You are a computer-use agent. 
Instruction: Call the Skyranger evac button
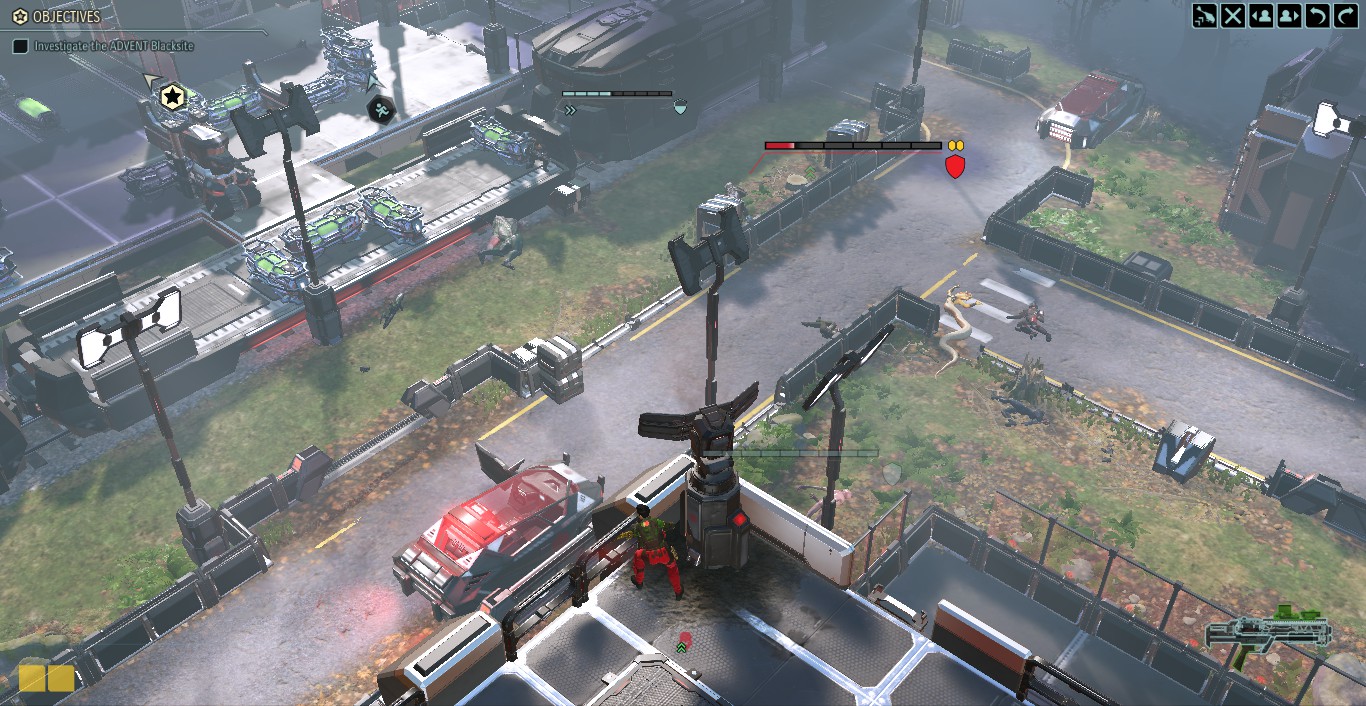click(x=1205, y=16)
